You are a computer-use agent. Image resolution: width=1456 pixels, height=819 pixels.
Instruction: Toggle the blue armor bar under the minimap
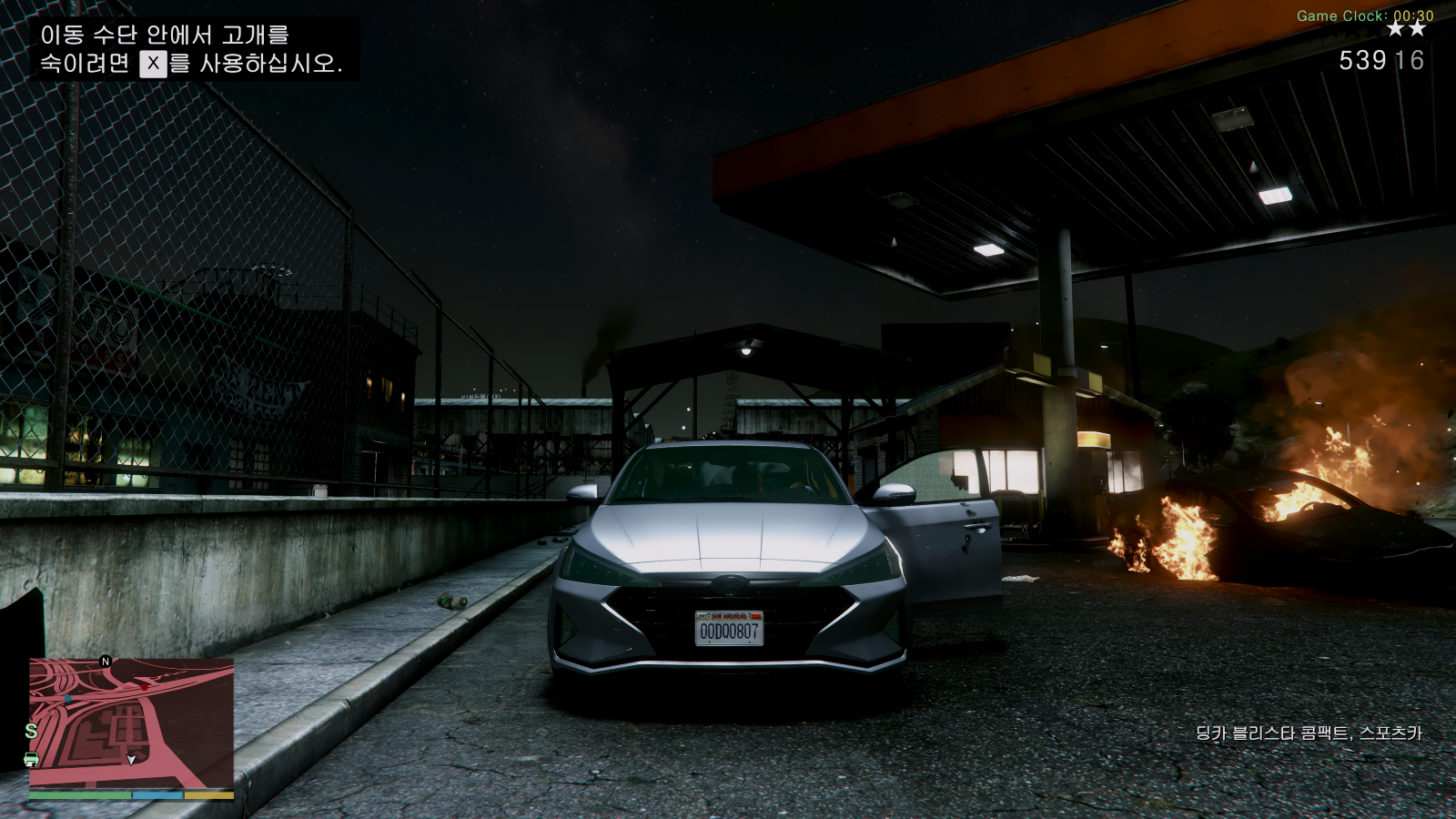[x=157, y=795]
